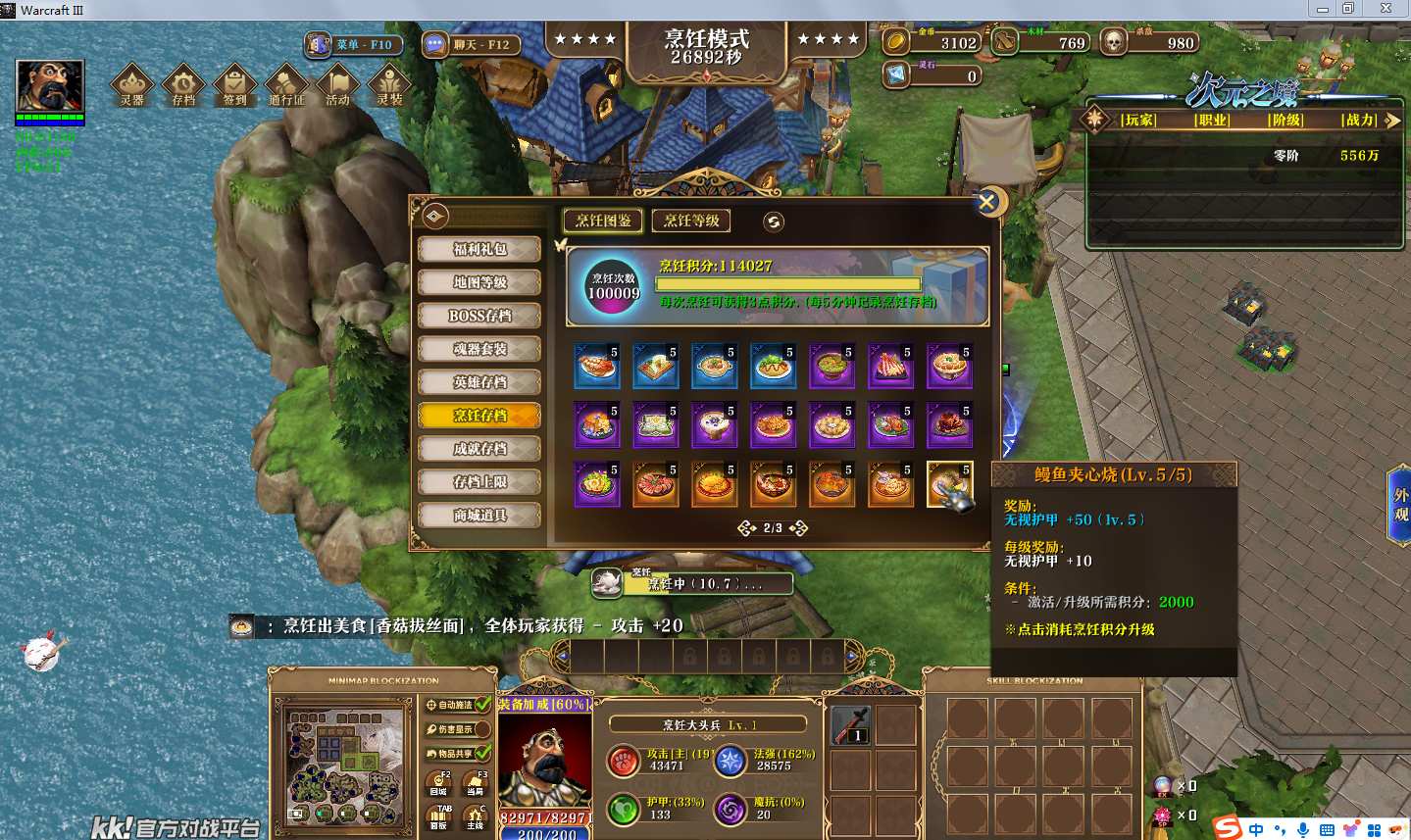Open the 通行证 pass icon
Image resolution: width=1411 pixels, height=840 pixels.
point(286,85)
